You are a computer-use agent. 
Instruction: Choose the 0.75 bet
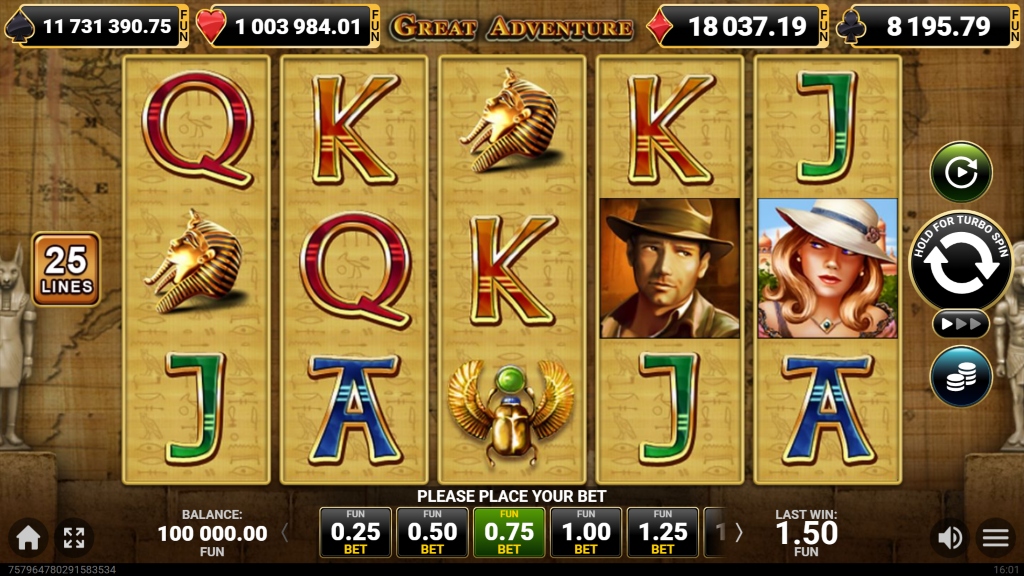[509, 532]
